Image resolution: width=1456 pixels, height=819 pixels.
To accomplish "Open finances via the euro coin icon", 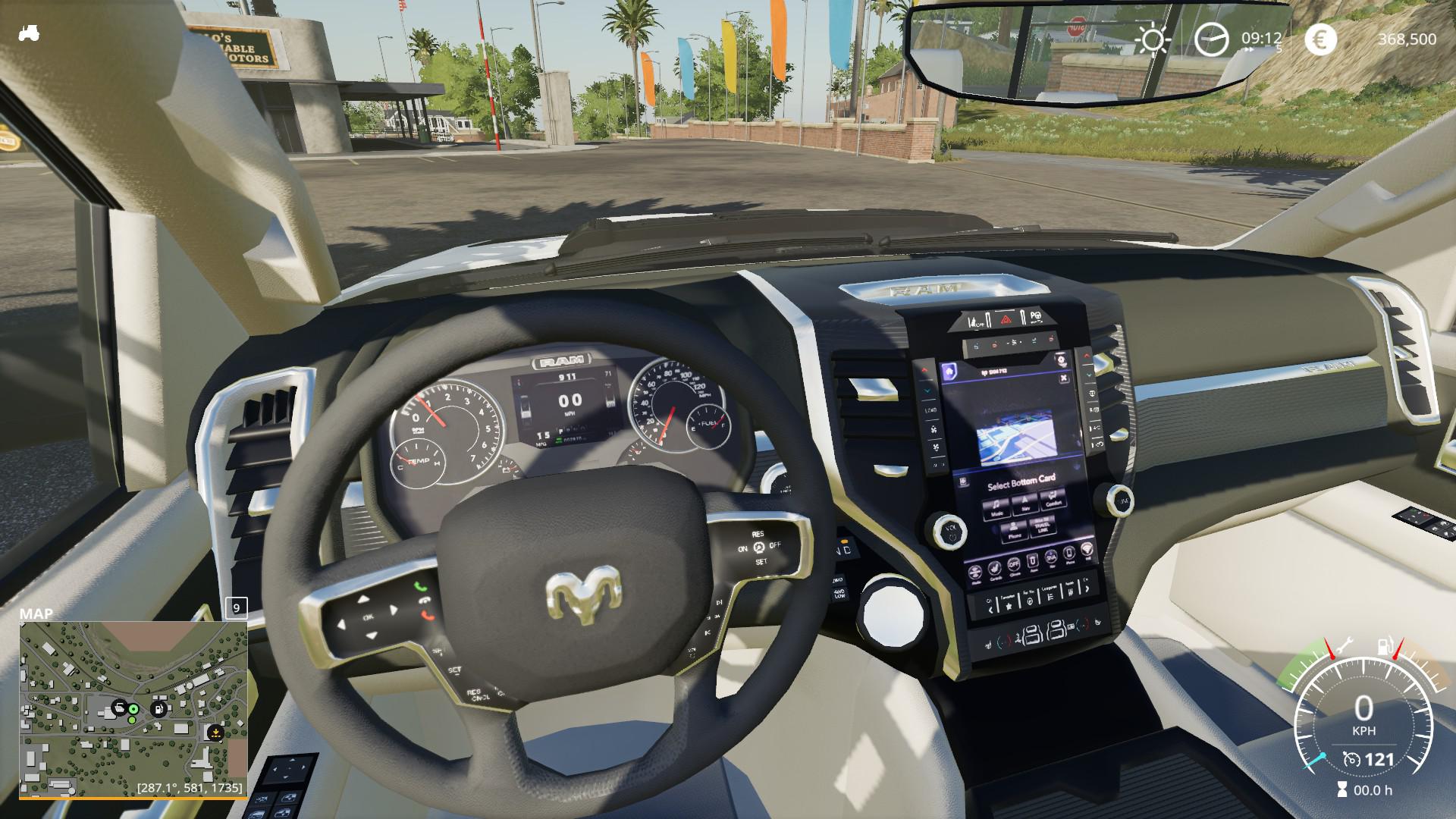I will pos(1320,39).
